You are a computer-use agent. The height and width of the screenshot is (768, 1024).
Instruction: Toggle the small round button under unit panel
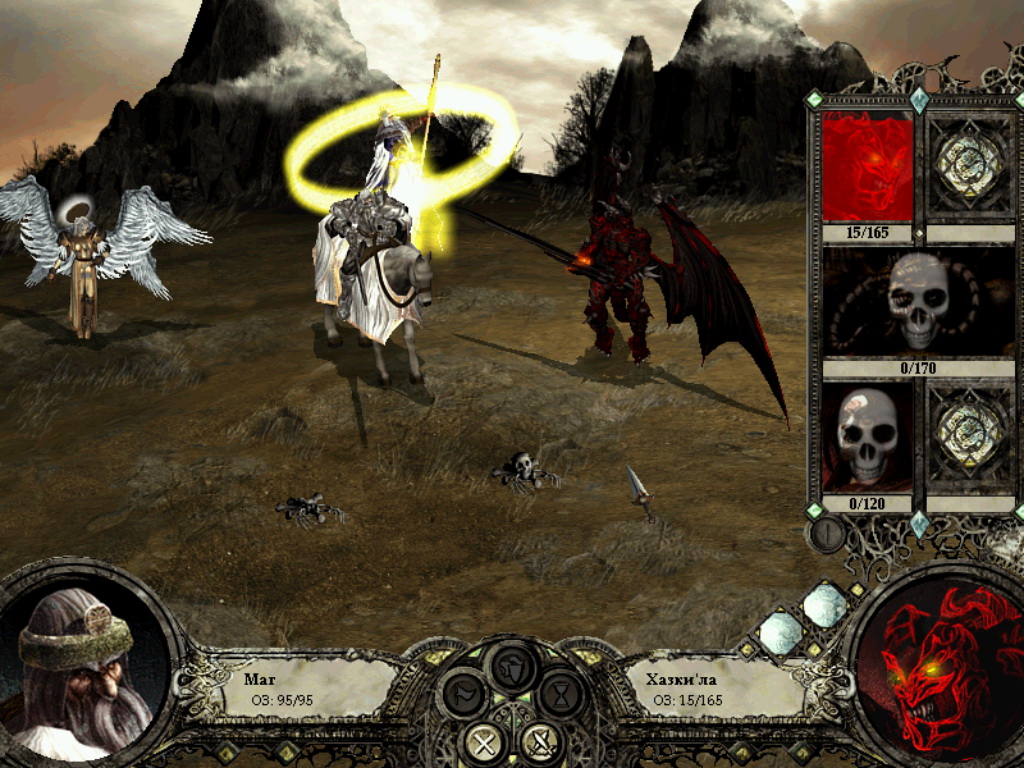825,534
